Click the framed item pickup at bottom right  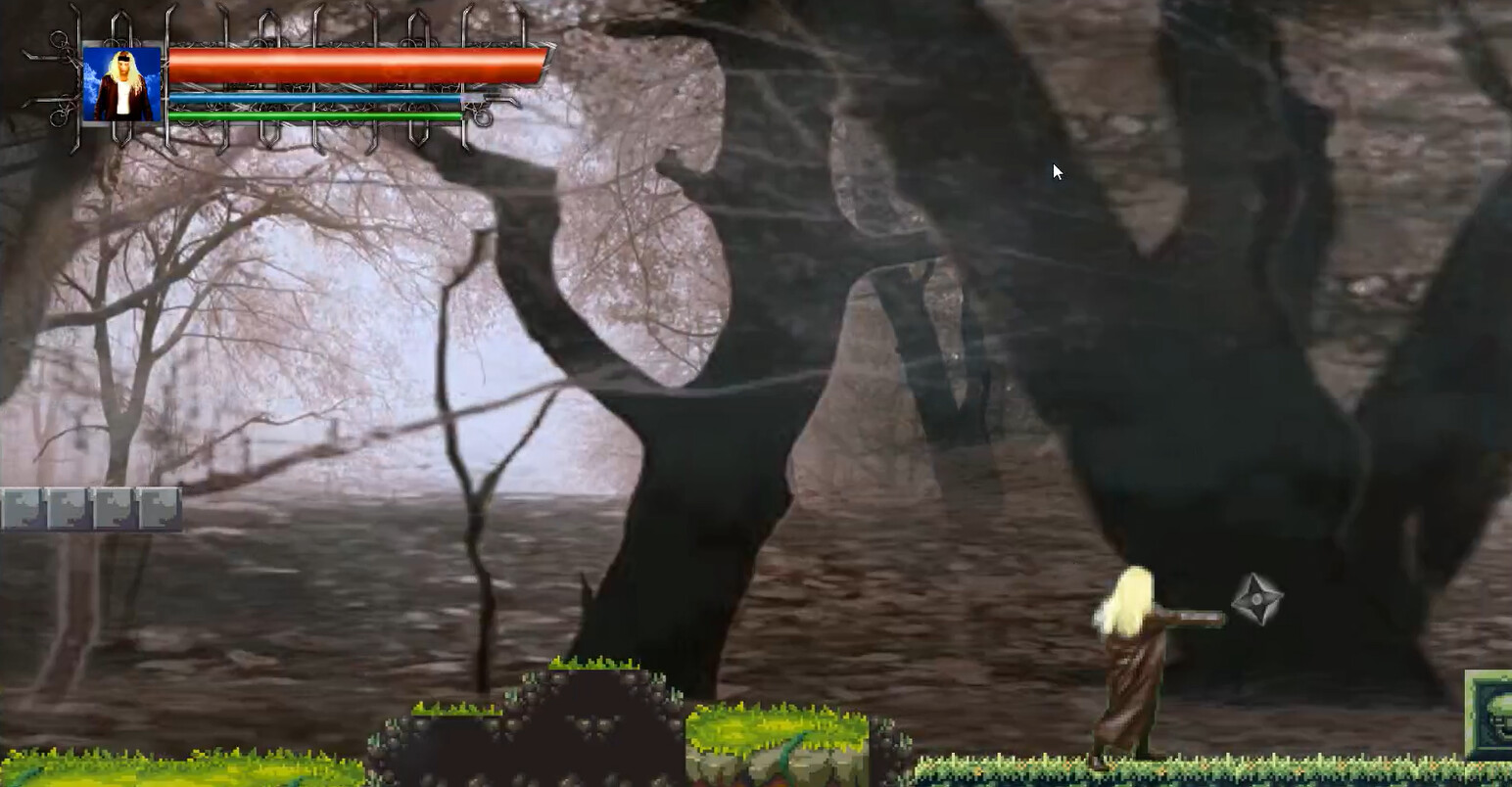click(1492, 713)
